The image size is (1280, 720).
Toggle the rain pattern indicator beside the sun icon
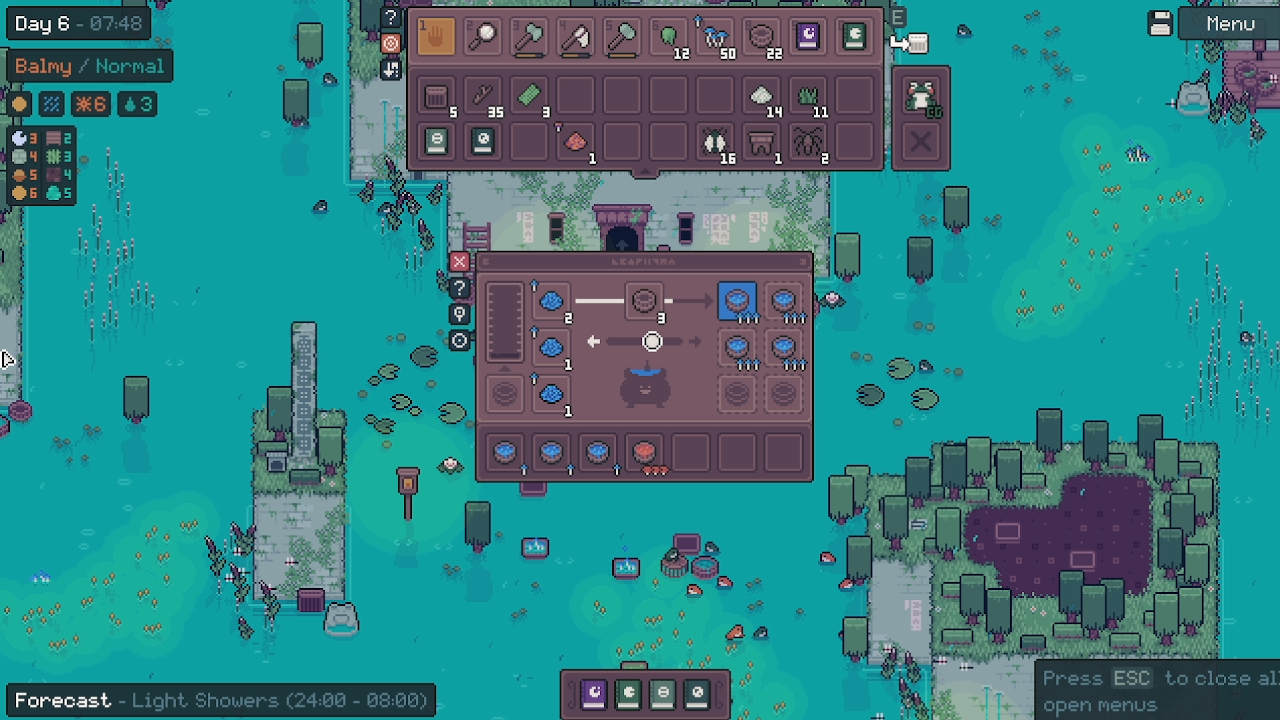click(x=52, y=104)
